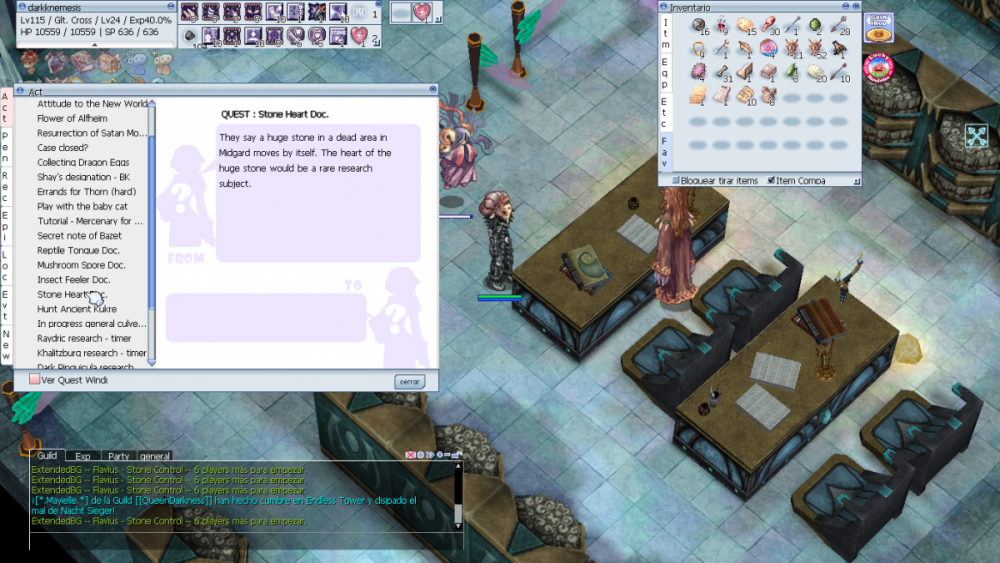
Task: Choose the Mushroom Spore Doc. quest entry
Action: point(81,265)
